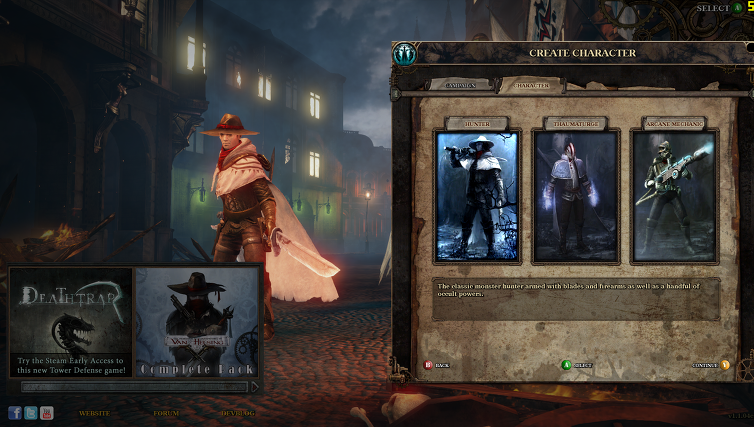Switch to the Campaign tab
This screenshot has width=754, height=427.
pos(461,86)
